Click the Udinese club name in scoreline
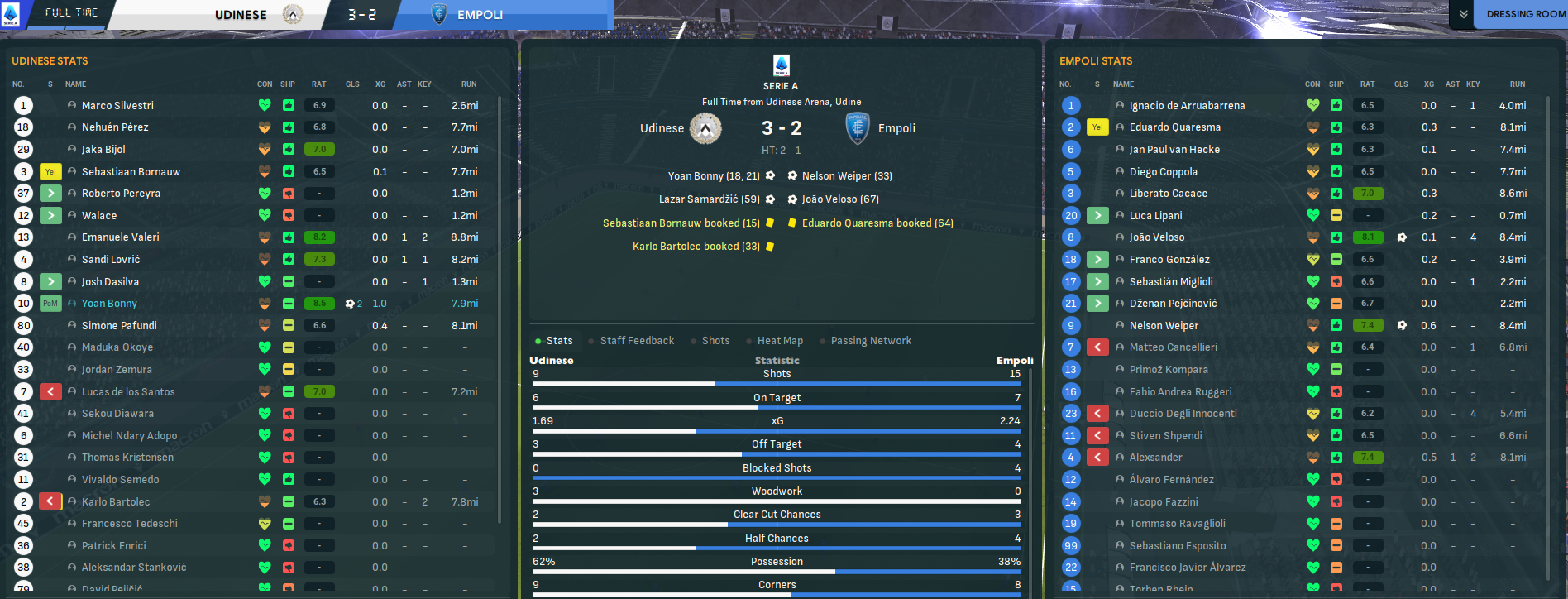1568x599 pixels. tap(662, 128)
